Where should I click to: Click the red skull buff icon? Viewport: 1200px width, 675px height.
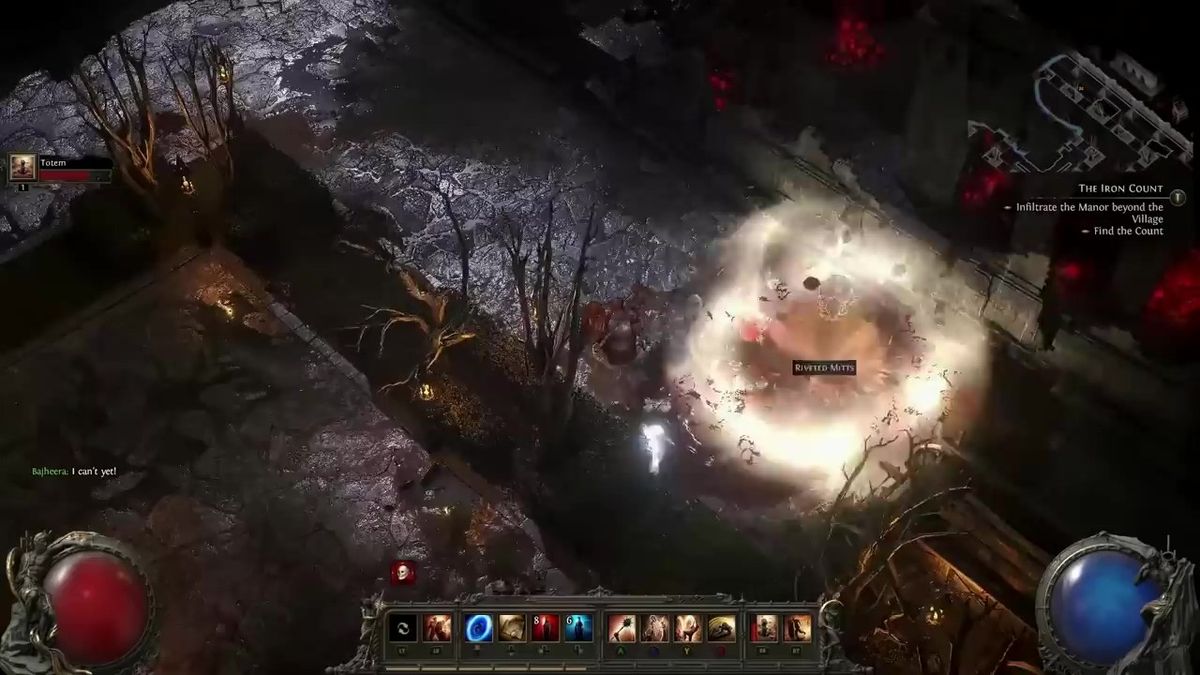tap(403, 572)
